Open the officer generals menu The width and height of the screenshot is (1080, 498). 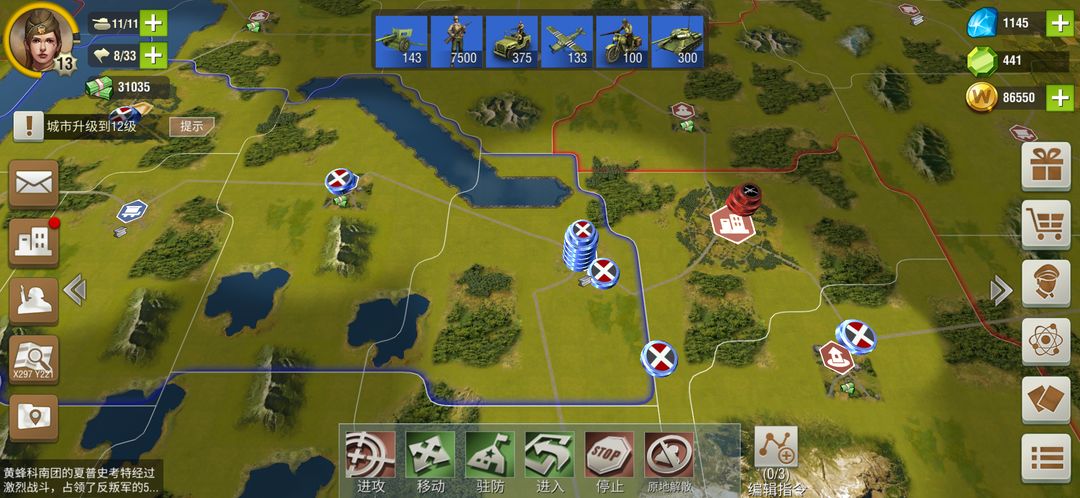pos(1045,283)
